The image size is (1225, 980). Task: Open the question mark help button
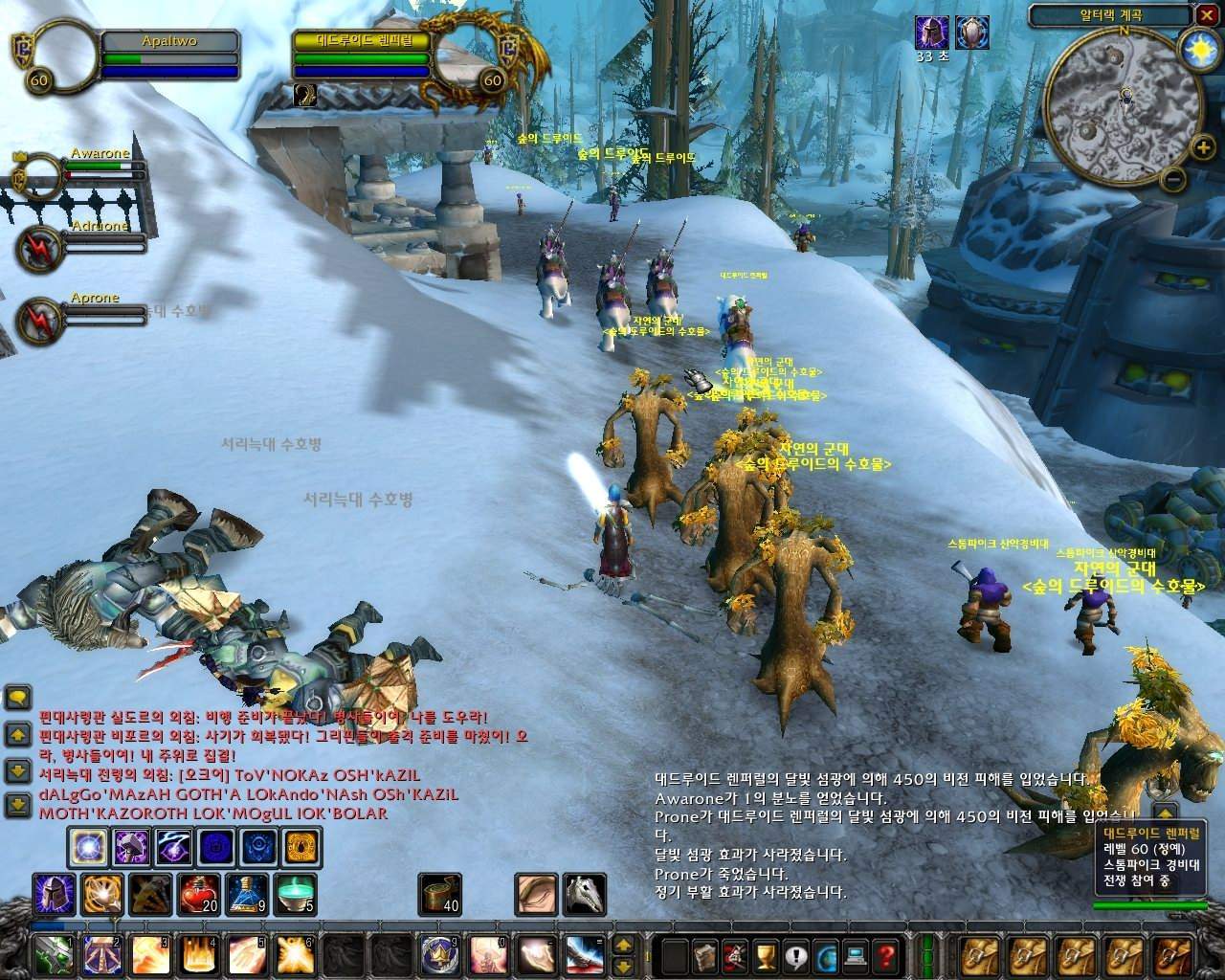886,954
